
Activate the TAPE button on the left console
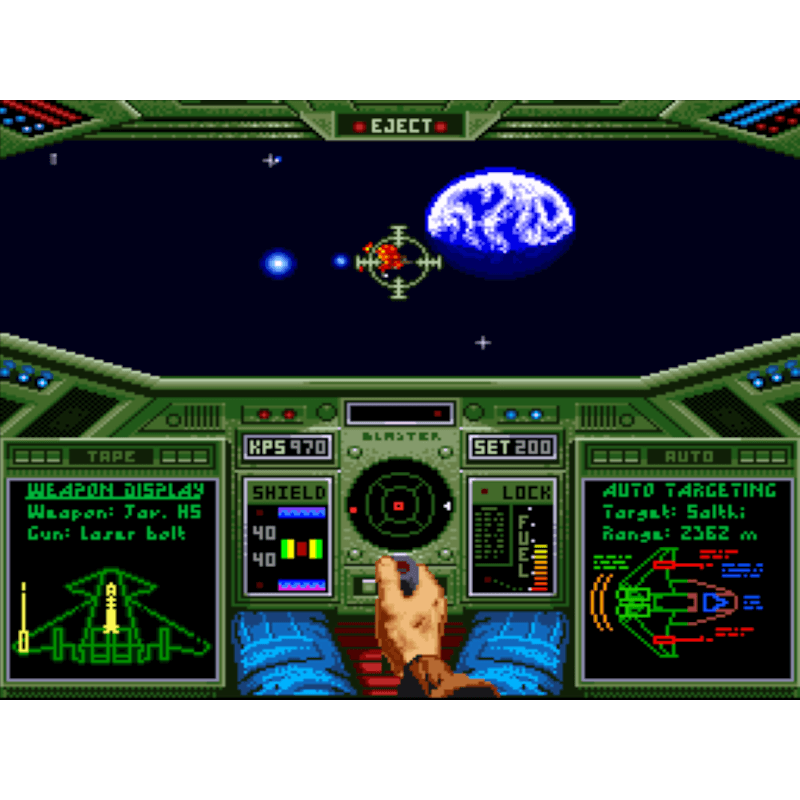[x=110, y=457]
